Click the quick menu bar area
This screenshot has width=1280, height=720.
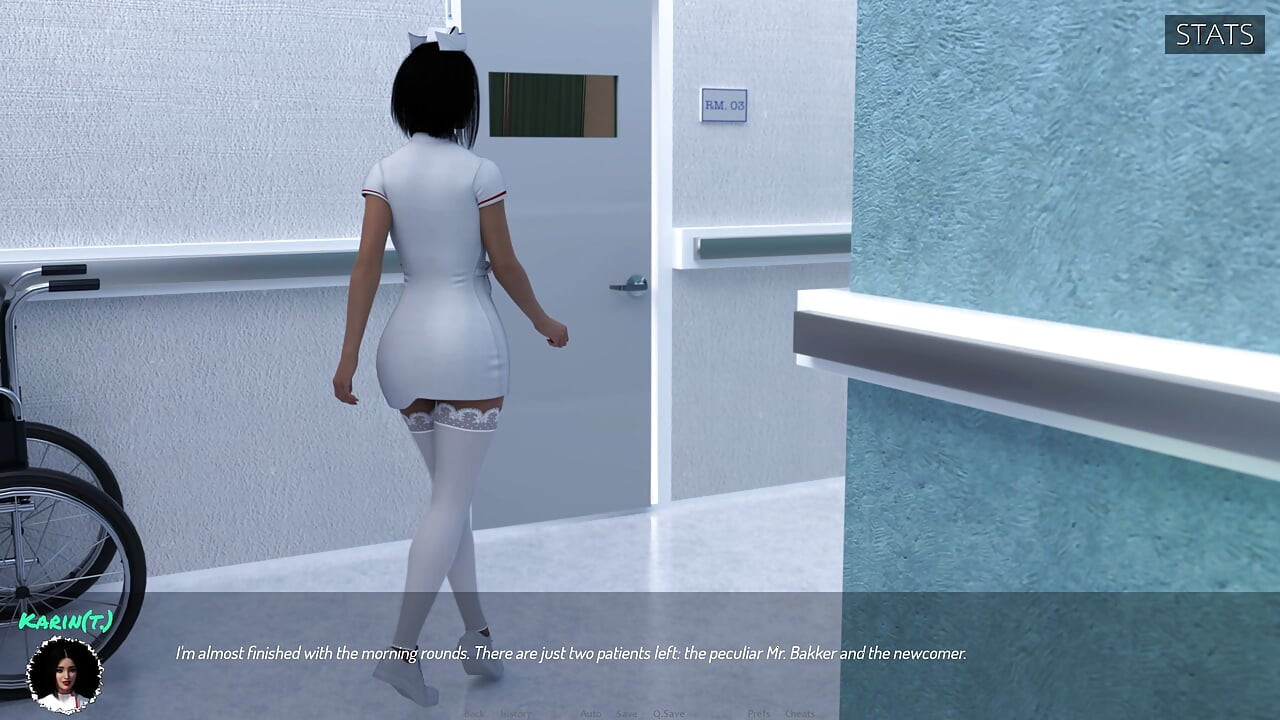point(640,713)
